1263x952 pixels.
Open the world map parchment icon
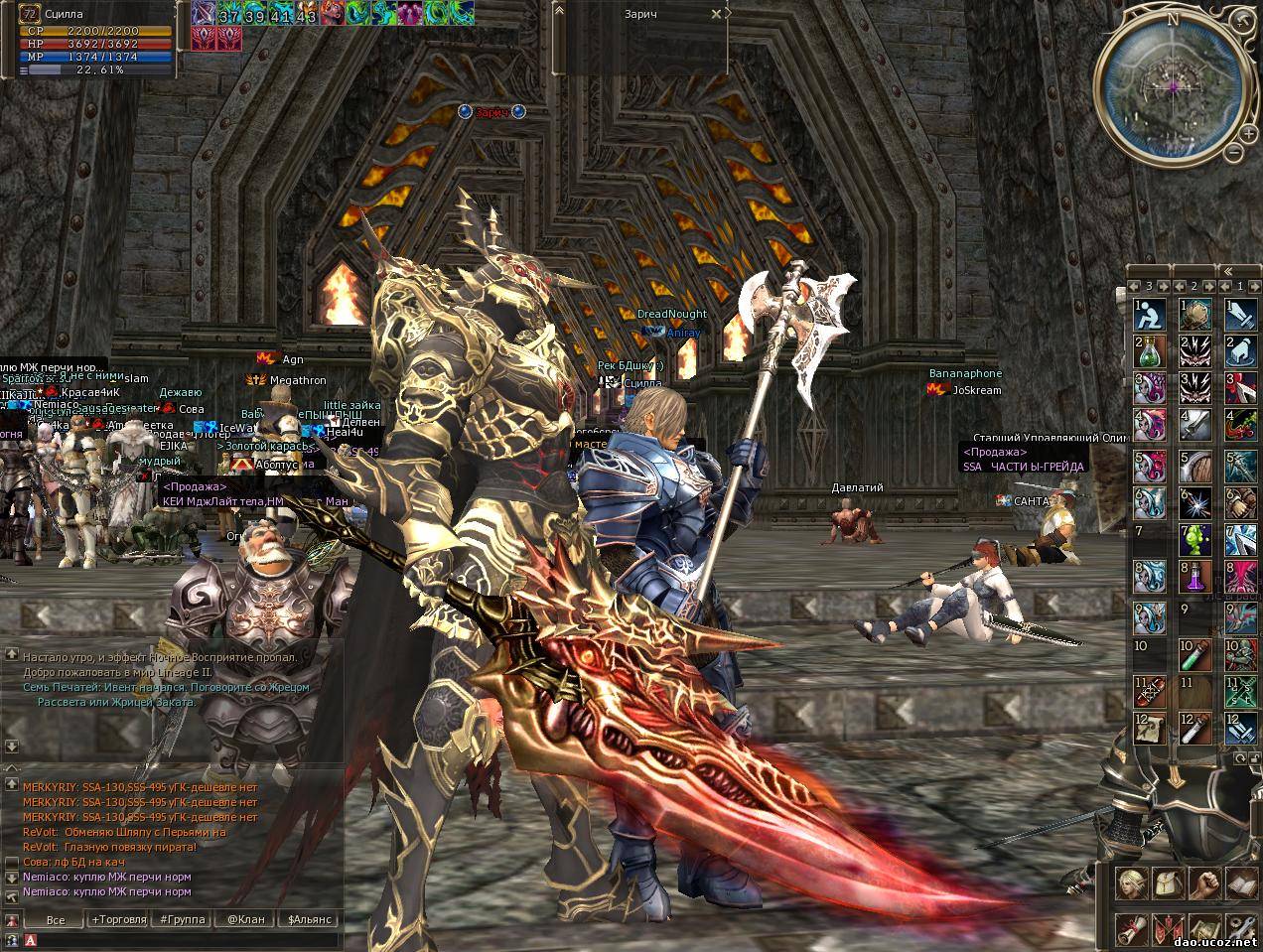click(1203, 928)
